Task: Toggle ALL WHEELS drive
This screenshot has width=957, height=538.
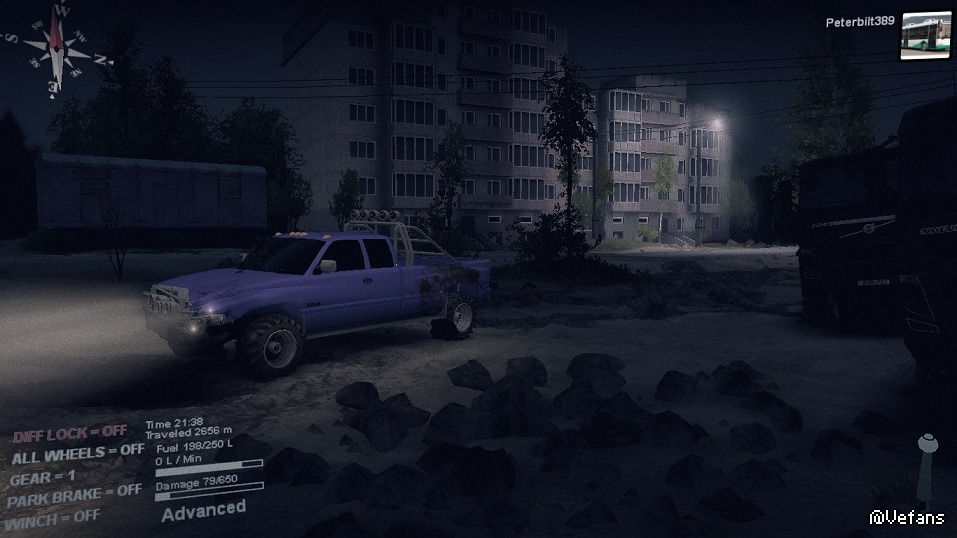Action: 77,453
